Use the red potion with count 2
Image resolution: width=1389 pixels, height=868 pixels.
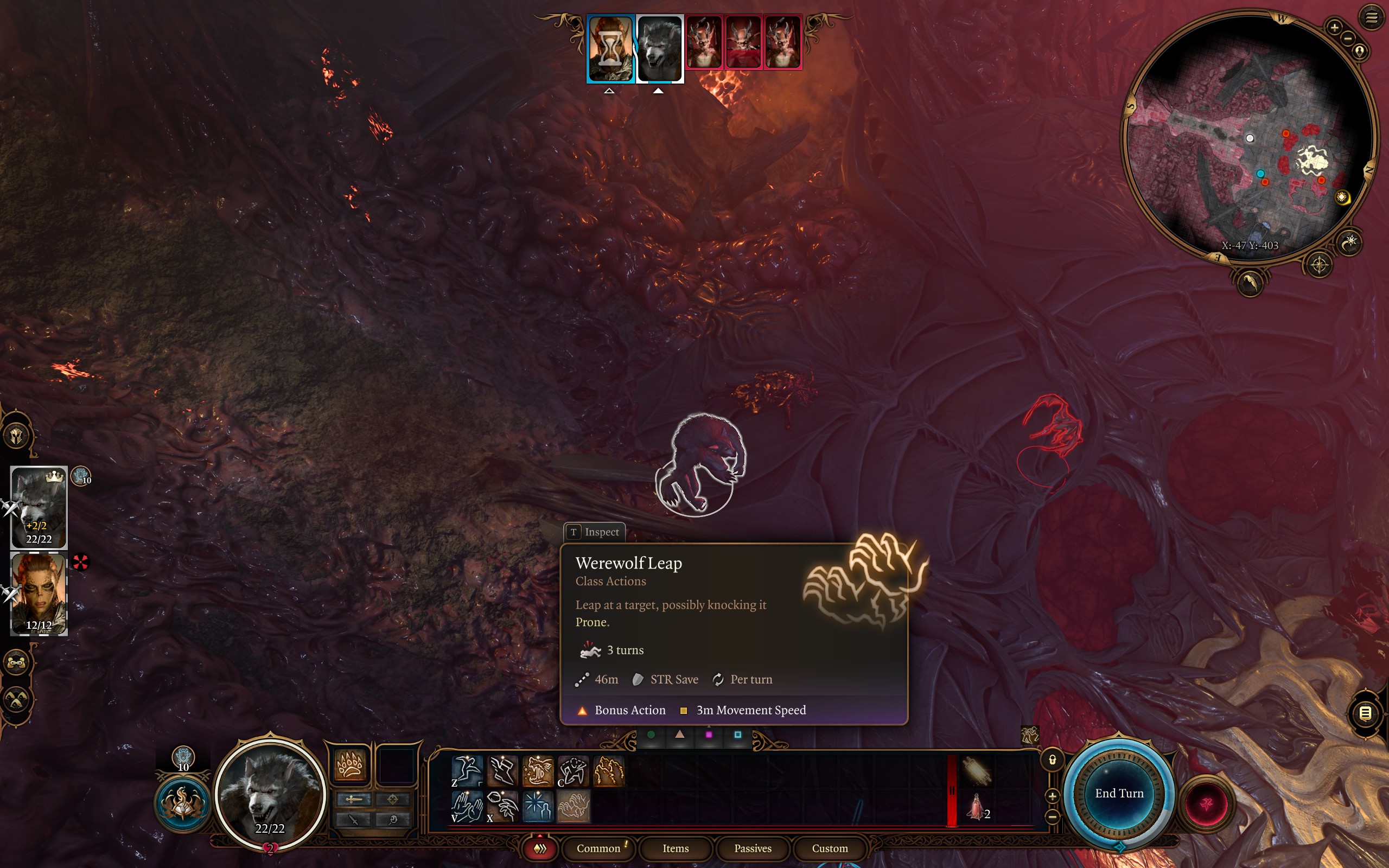pyautogui.click(x=976, y=807)
